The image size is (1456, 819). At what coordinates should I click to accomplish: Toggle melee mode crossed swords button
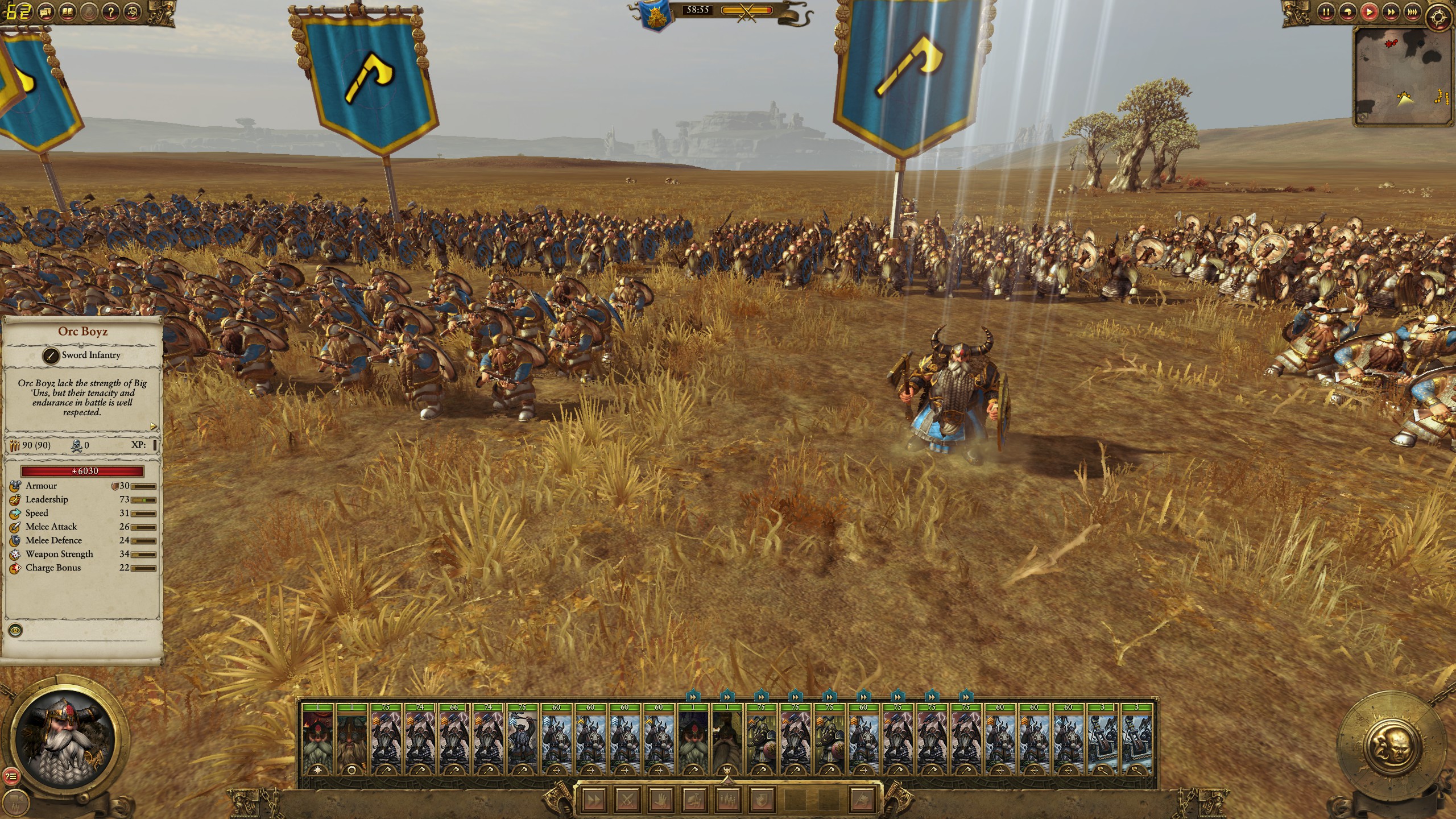coord(627,800)
